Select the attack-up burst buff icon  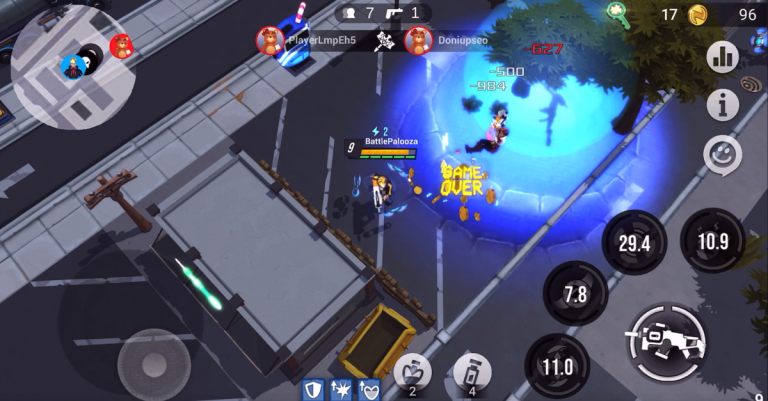point(340,389)
